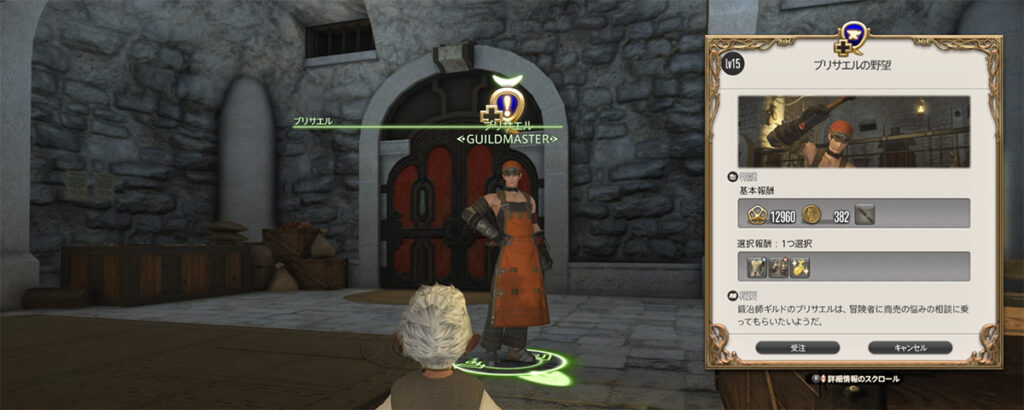The image size is (1024, 410).
Task: Choose the brown gloves optional reward
Action: pos(778,266)
